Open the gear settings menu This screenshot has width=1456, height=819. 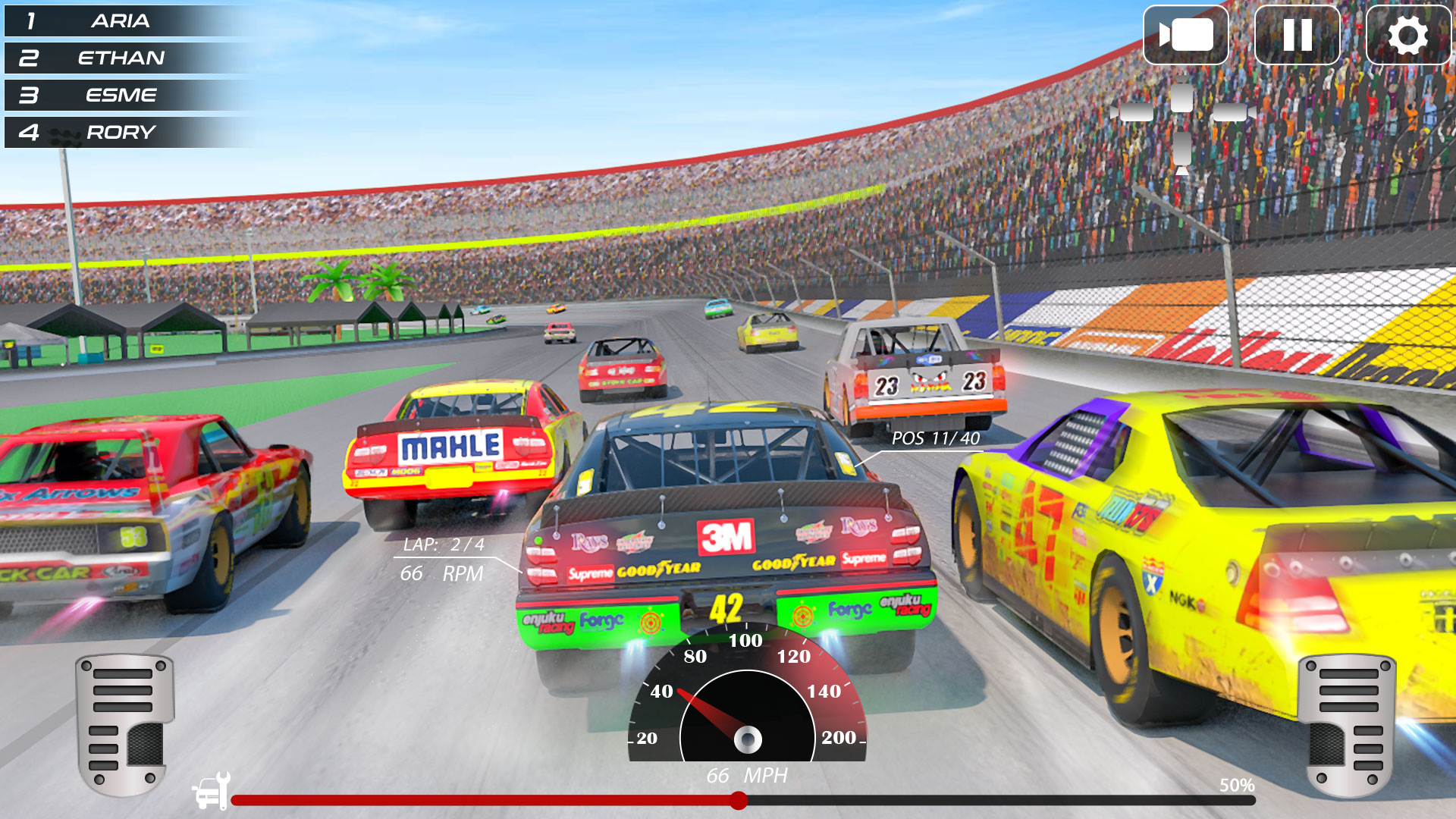[x=1407, y=35]
